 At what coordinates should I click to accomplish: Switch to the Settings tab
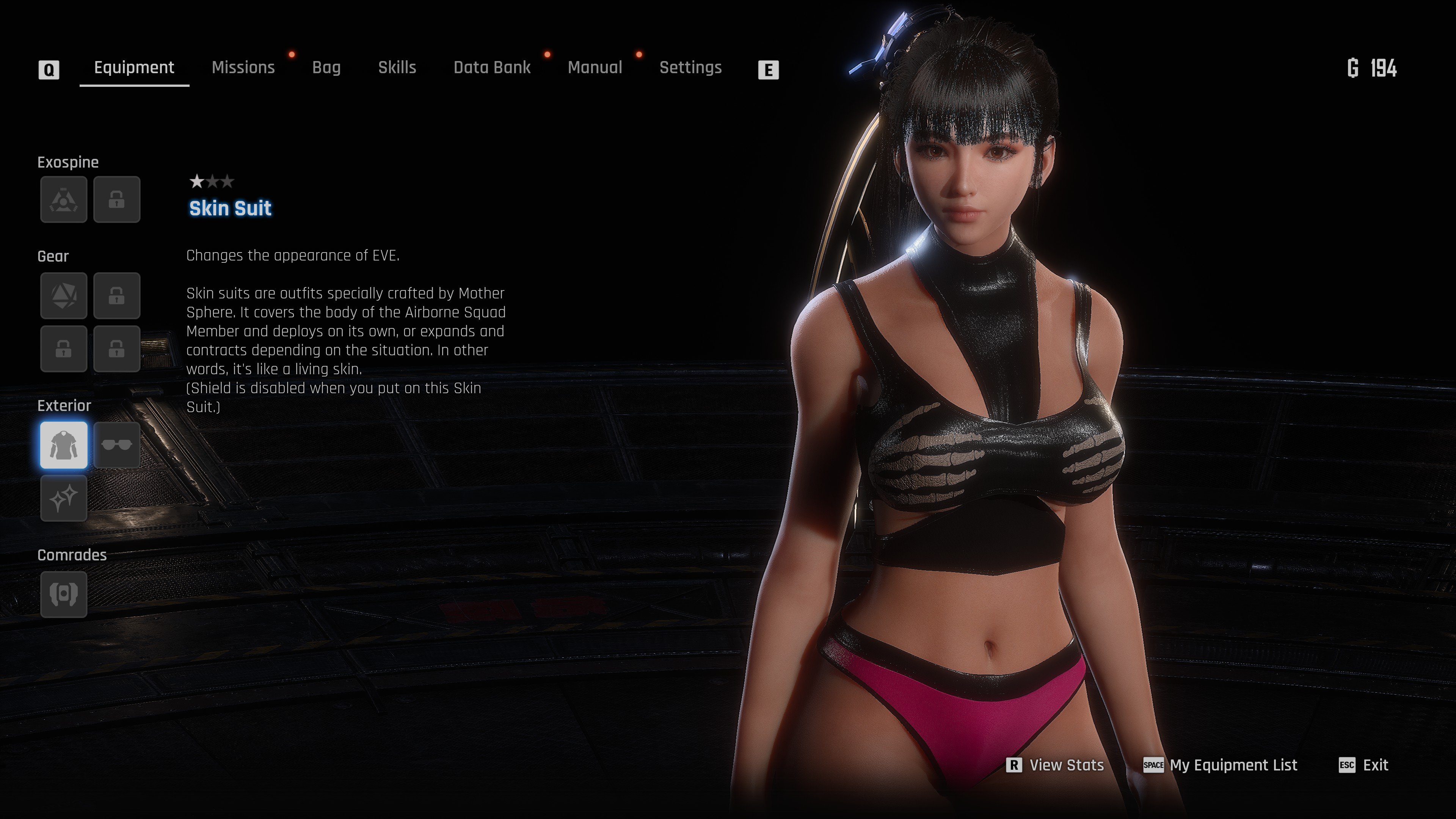click(x=690, y=68)
